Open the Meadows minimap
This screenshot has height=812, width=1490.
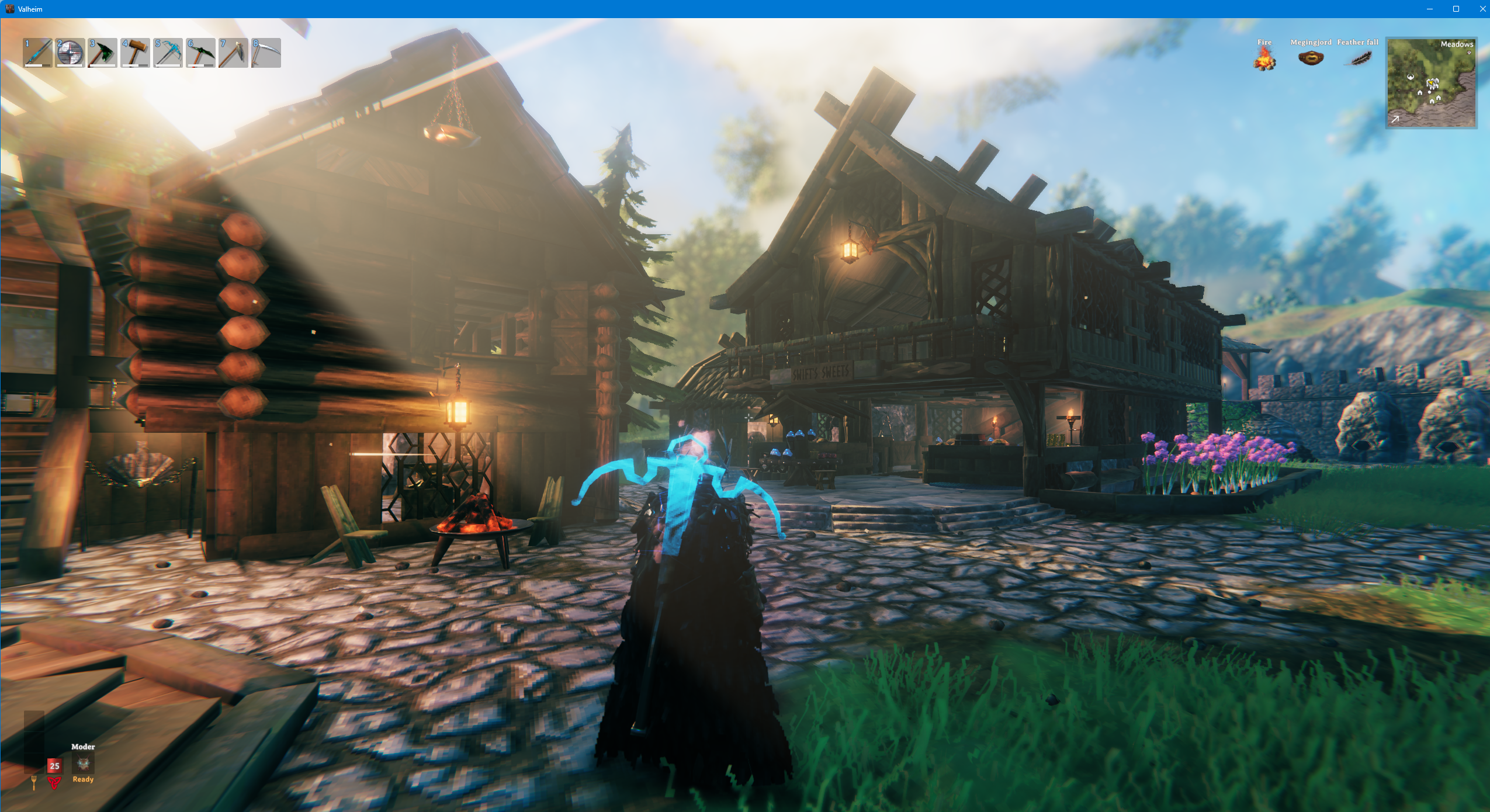(x=1431, y=83)
